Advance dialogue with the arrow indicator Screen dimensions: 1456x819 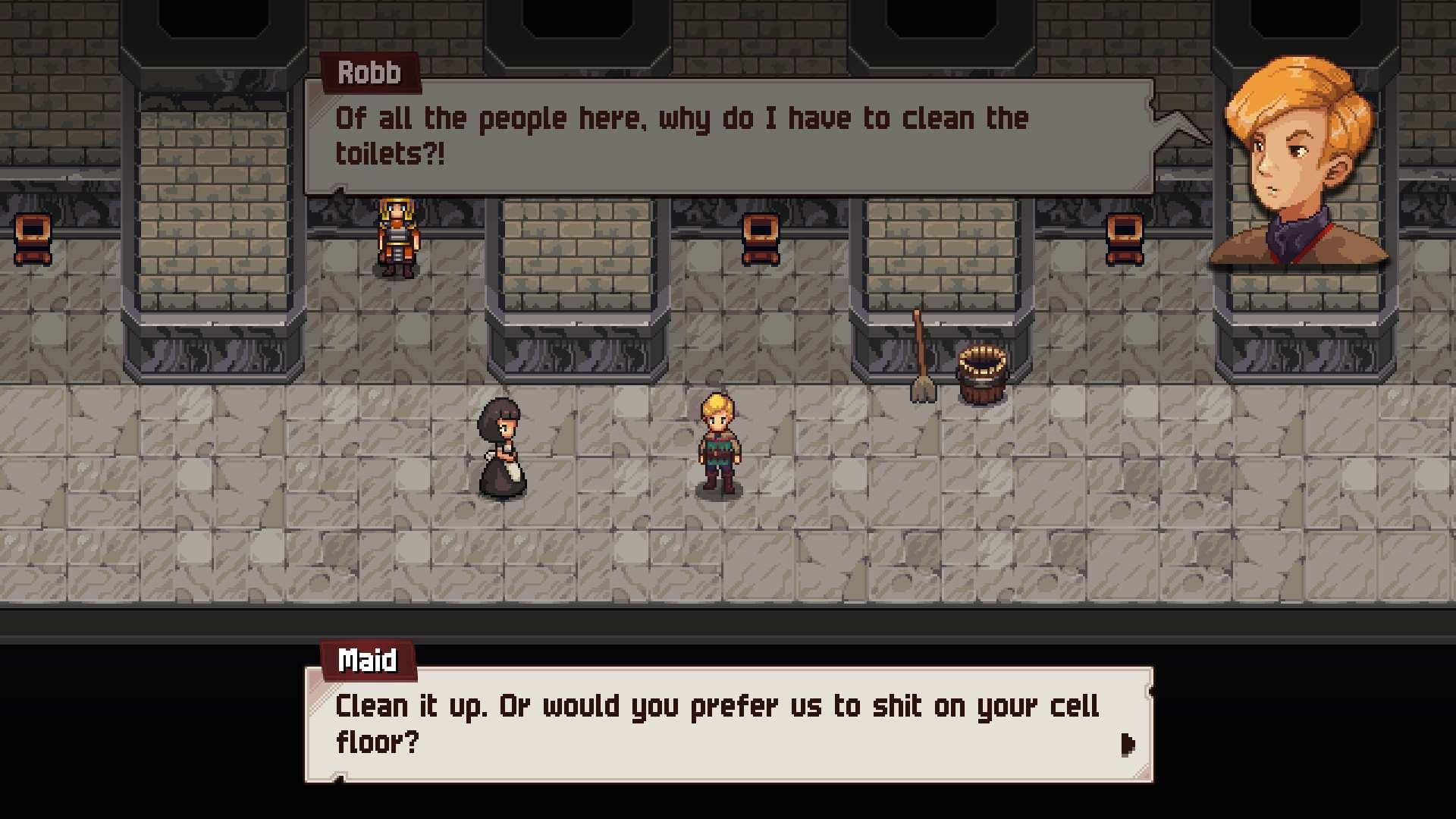1128,744
